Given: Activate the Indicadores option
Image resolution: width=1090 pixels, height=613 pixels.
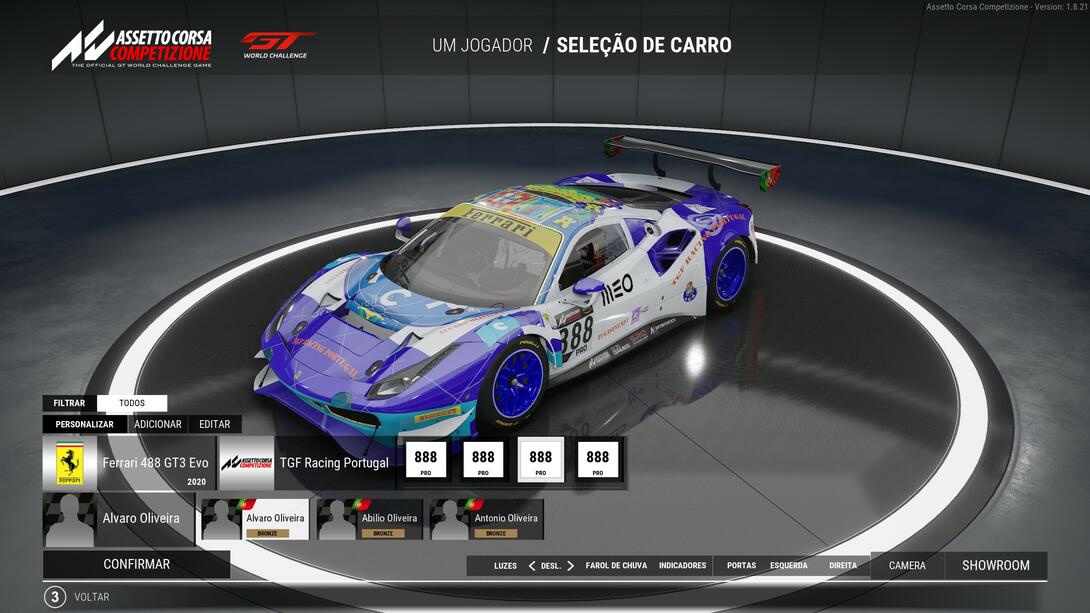Looking at the screenshot, I should 682,566.
